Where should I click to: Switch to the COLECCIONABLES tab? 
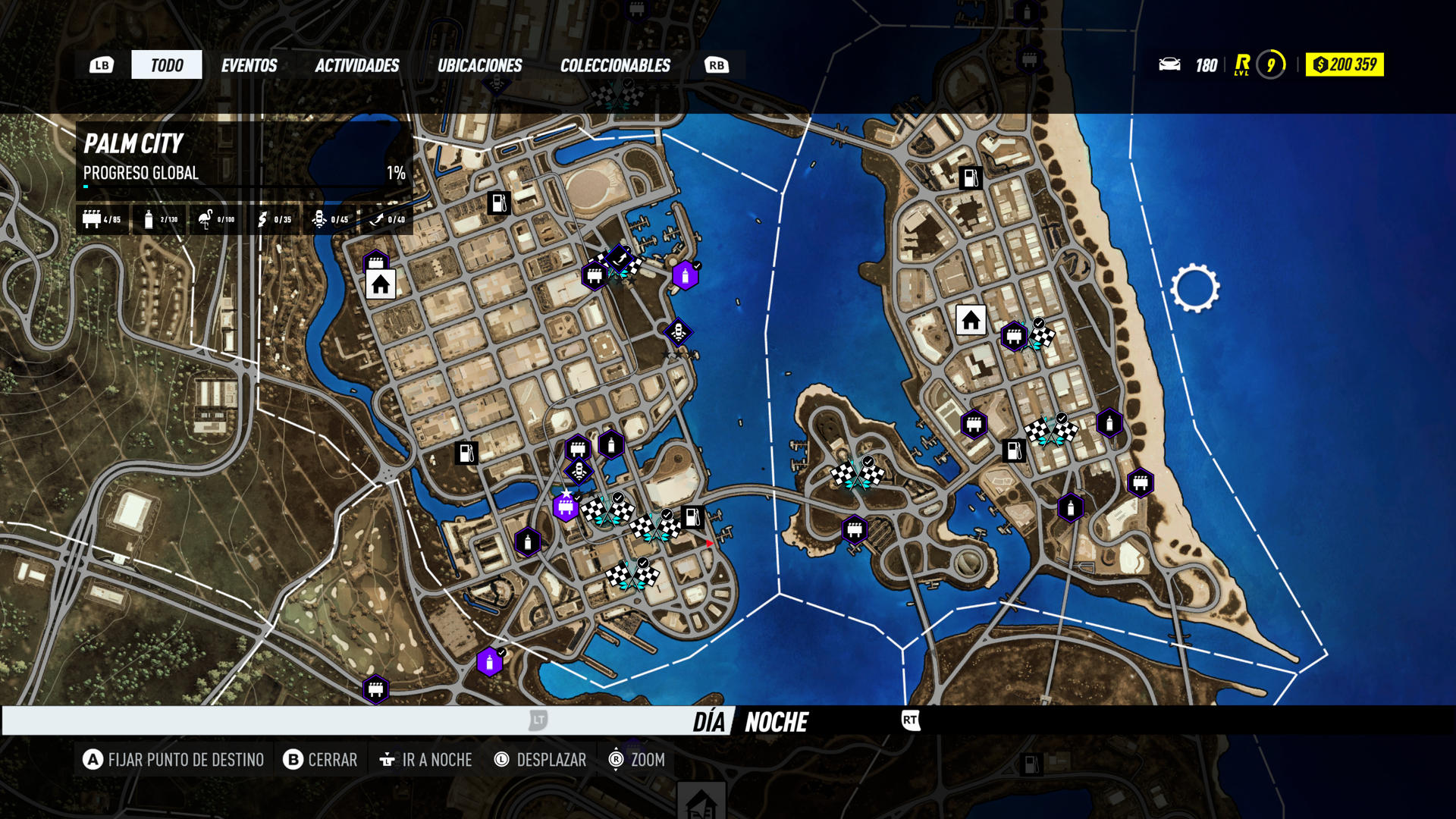coord(615,65)
